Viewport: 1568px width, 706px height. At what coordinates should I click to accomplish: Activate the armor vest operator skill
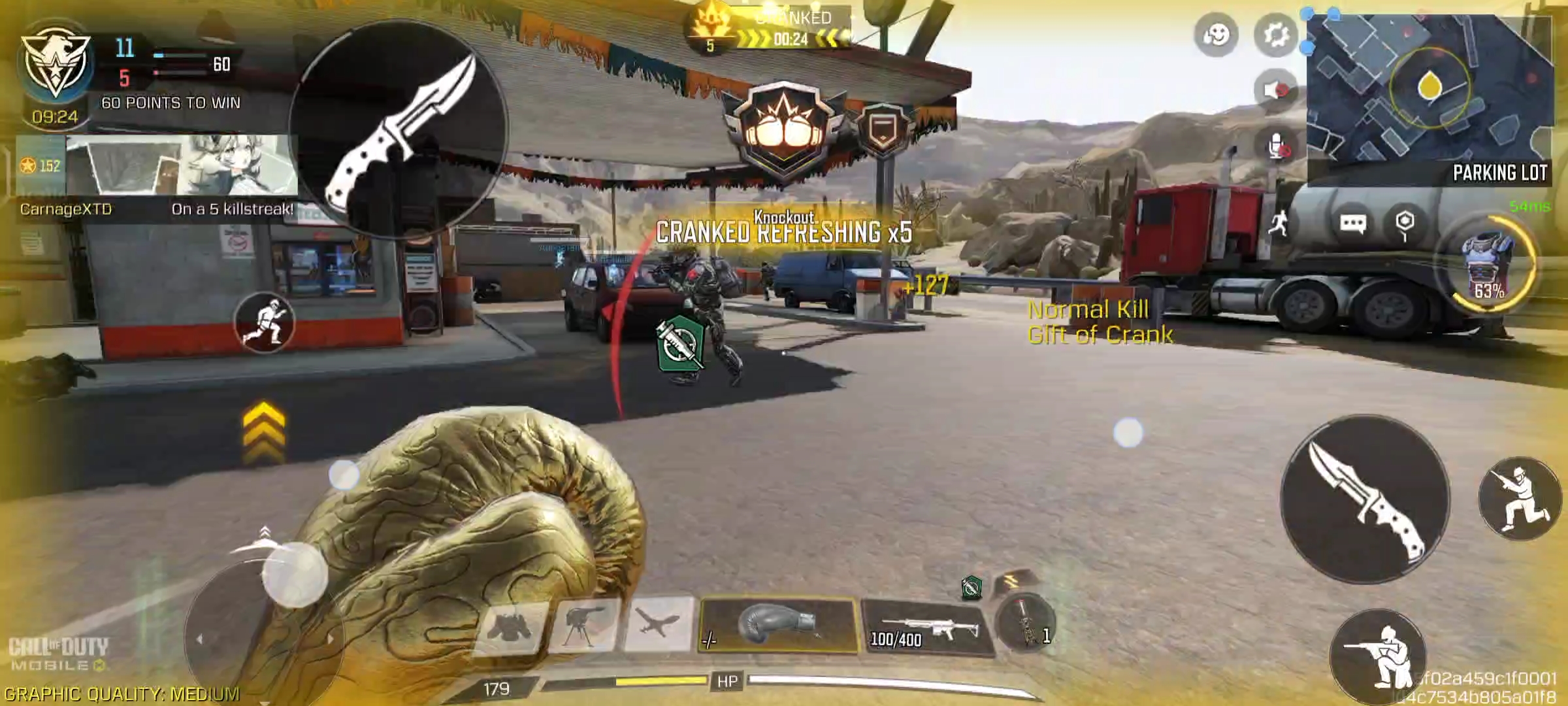click(1489, 265)
